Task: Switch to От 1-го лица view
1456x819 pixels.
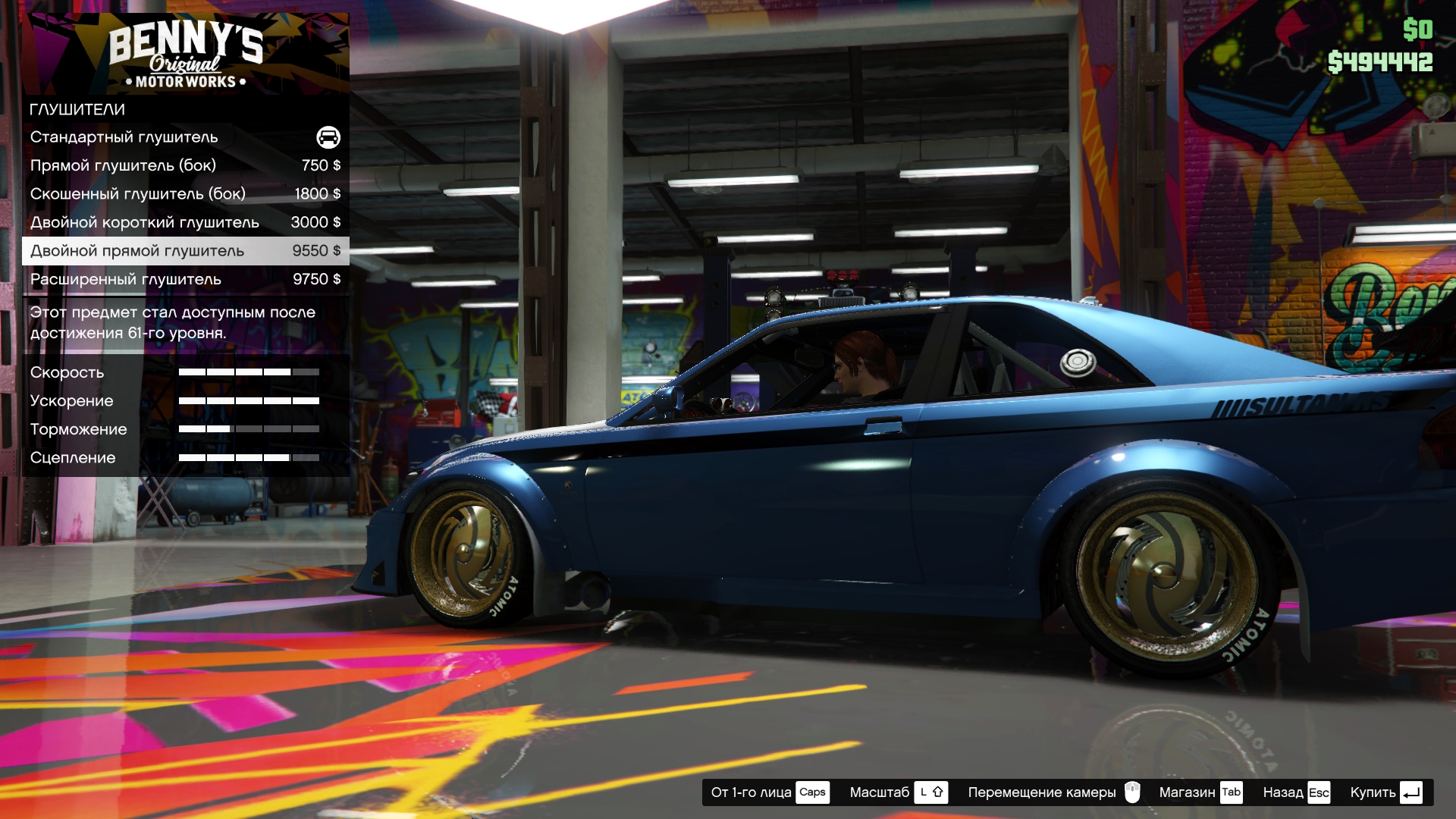Action: coord(769,792)
